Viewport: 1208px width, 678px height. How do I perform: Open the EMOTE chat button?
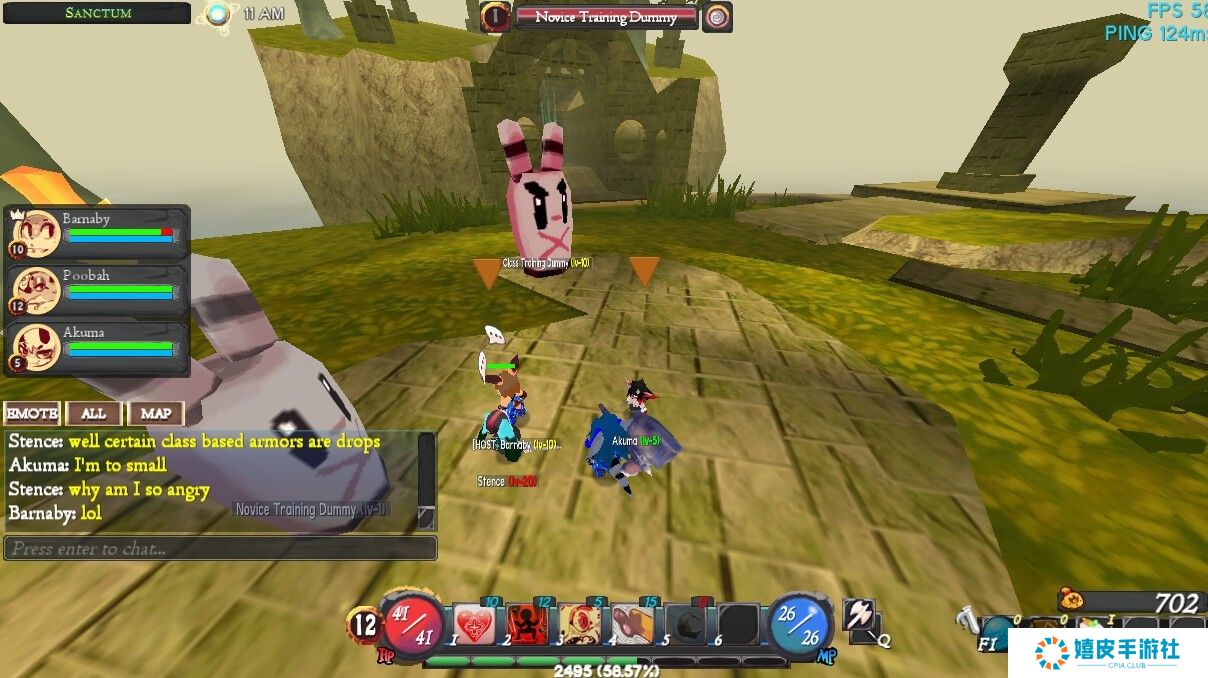pos(32,413)
